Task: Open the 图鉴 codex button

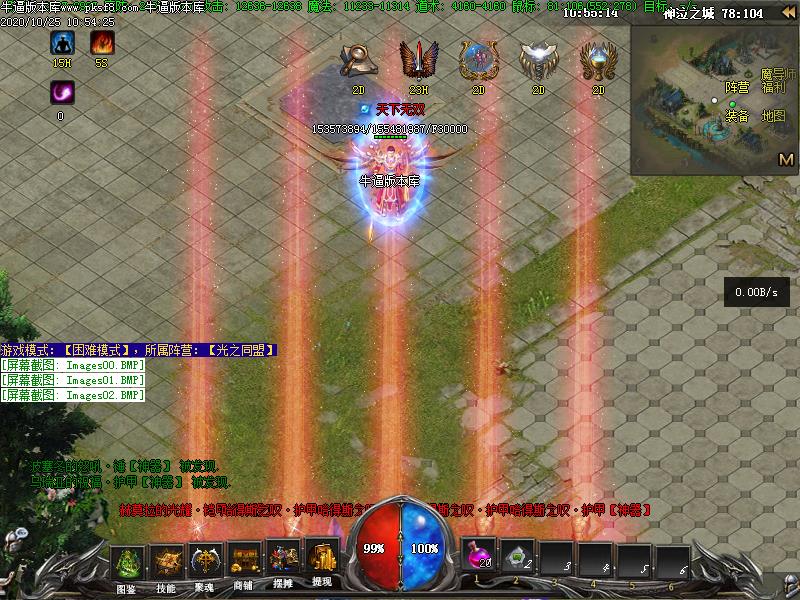Action: [127, 563]
